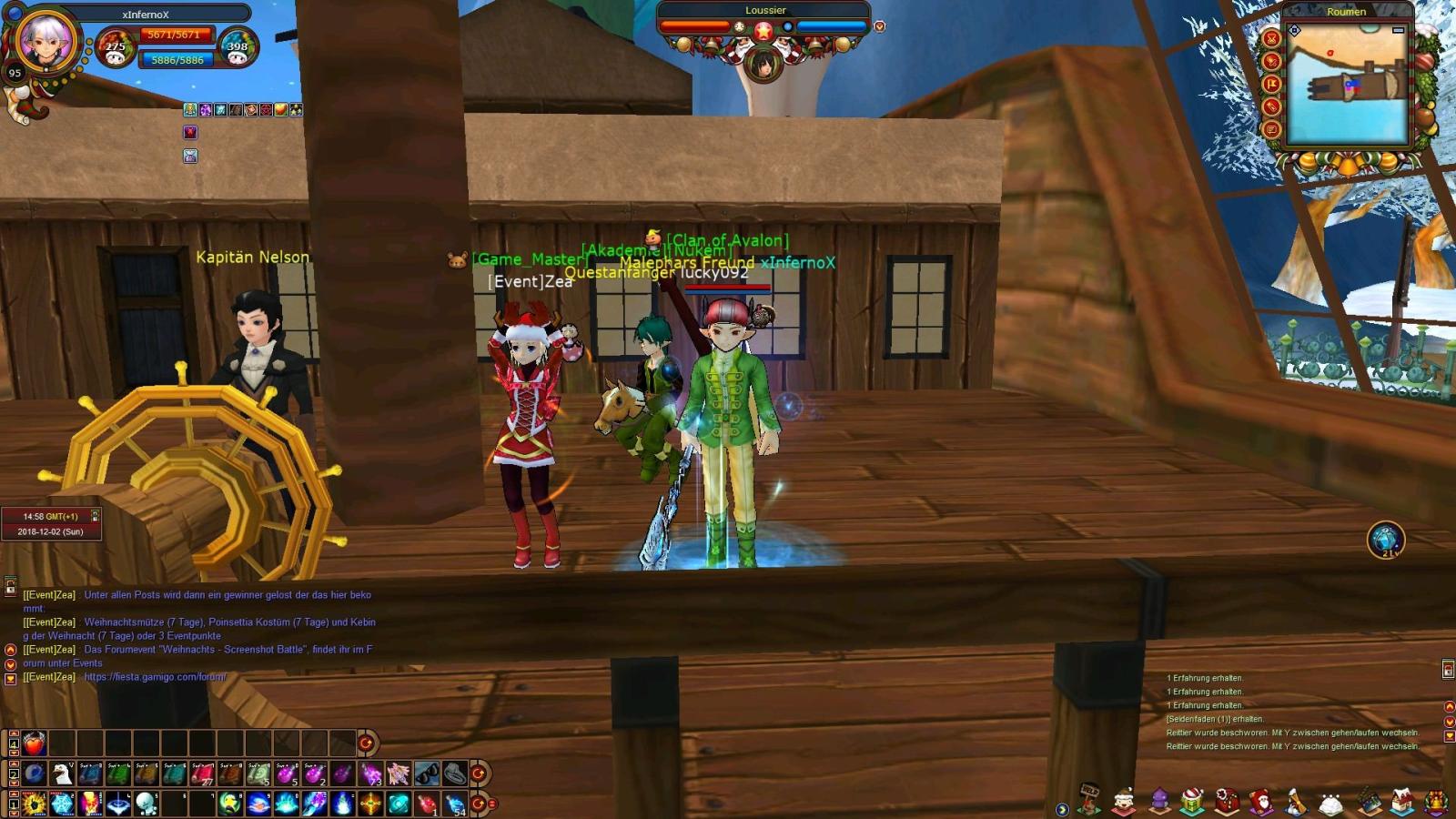Switch to quickbar row 1 via its number label
The image size is (1456, 819).
[13, 804]
